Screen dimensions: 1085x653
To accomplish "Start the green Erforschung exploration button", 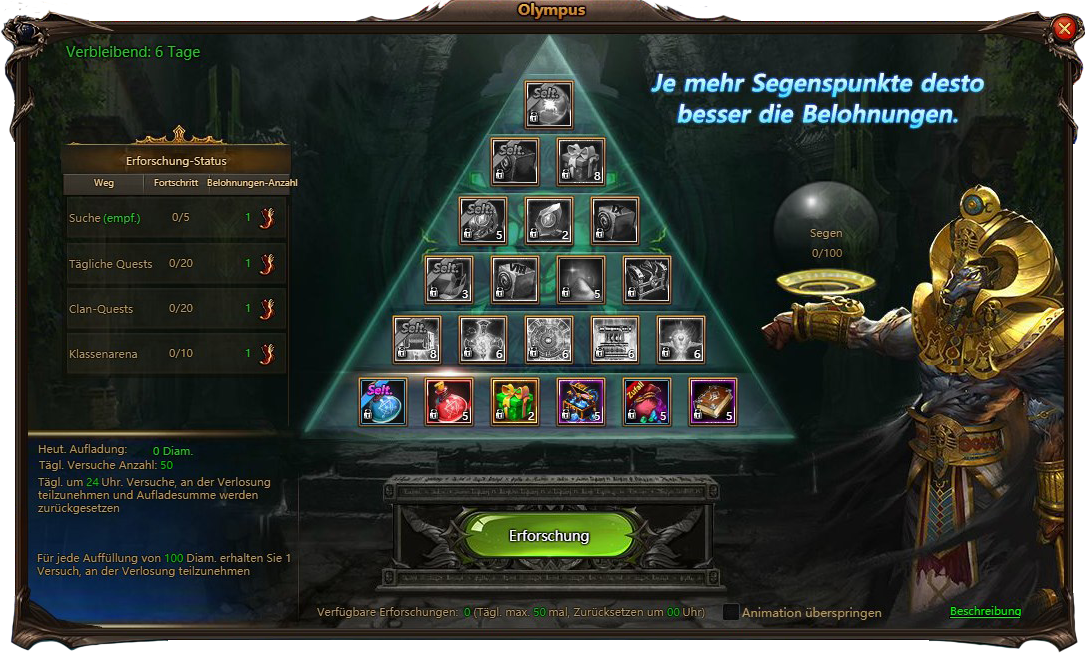I will 549,536.
